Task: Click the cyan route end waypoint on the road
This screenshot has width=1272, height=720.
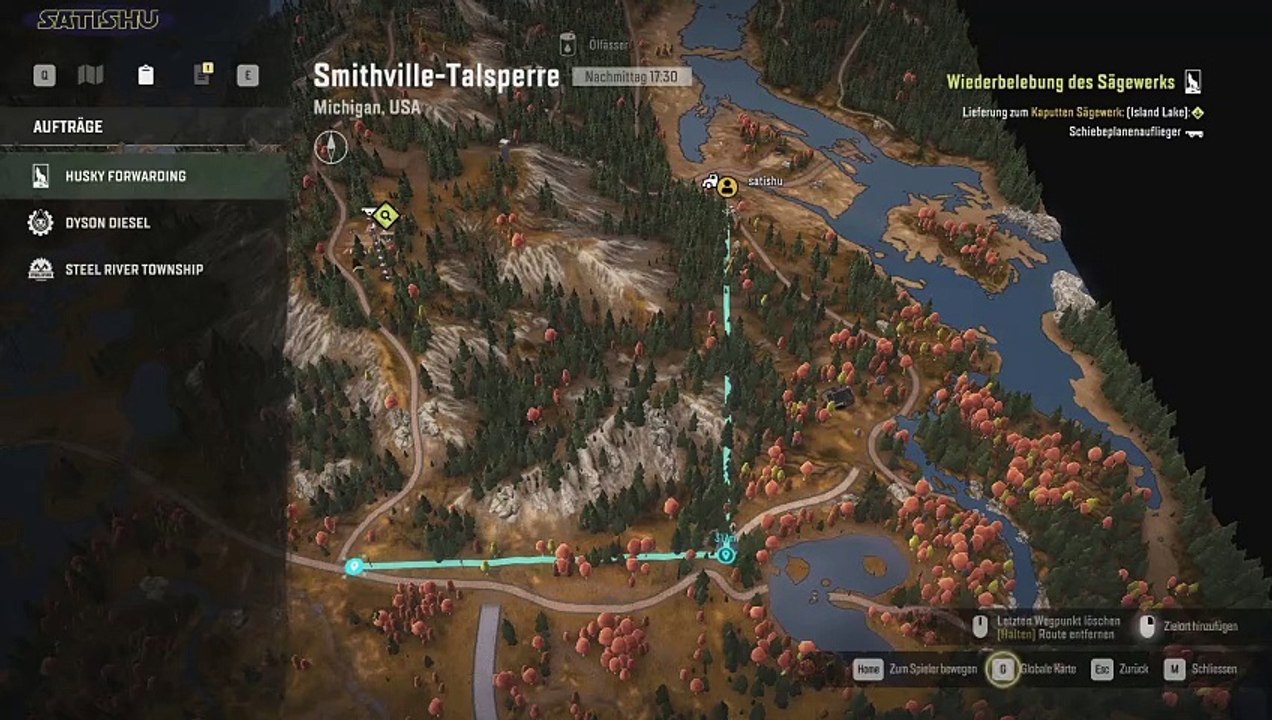Action: 353,567
